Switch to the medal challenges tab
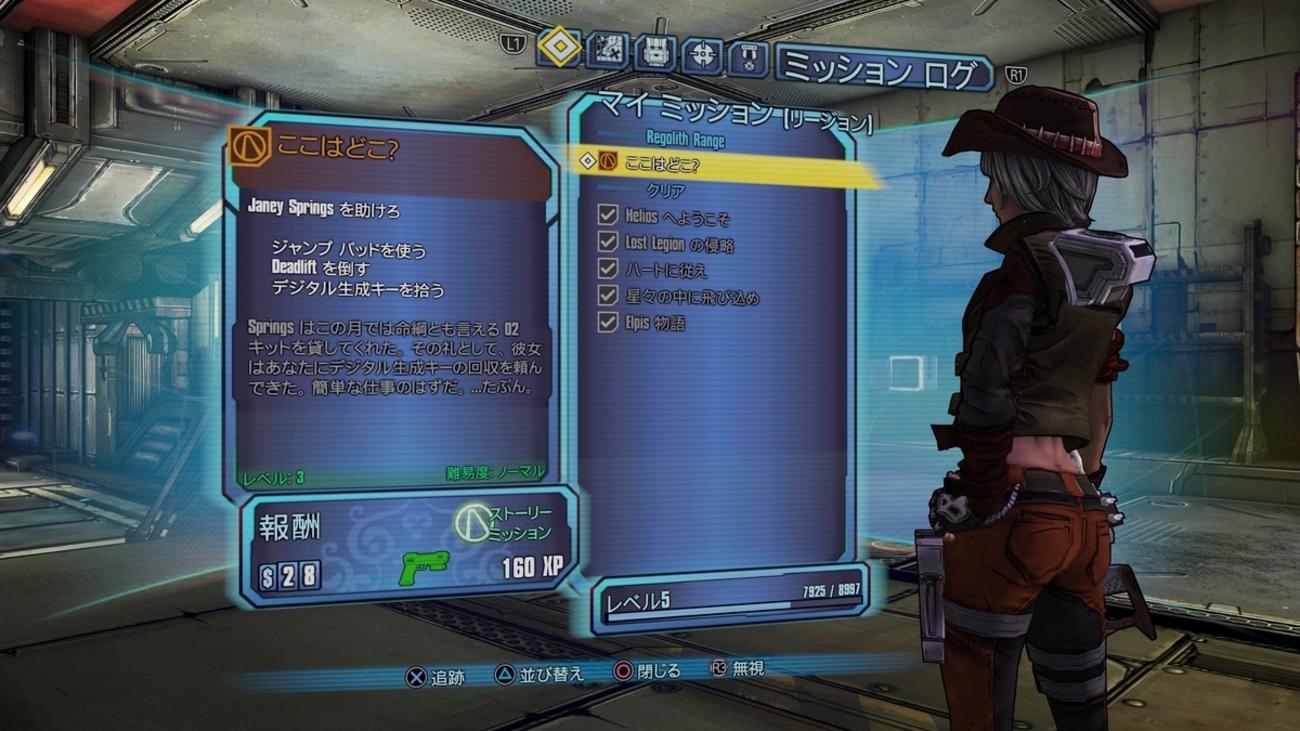The width and height of the screenshot is (1300, 731). click(x=748, y=57)
